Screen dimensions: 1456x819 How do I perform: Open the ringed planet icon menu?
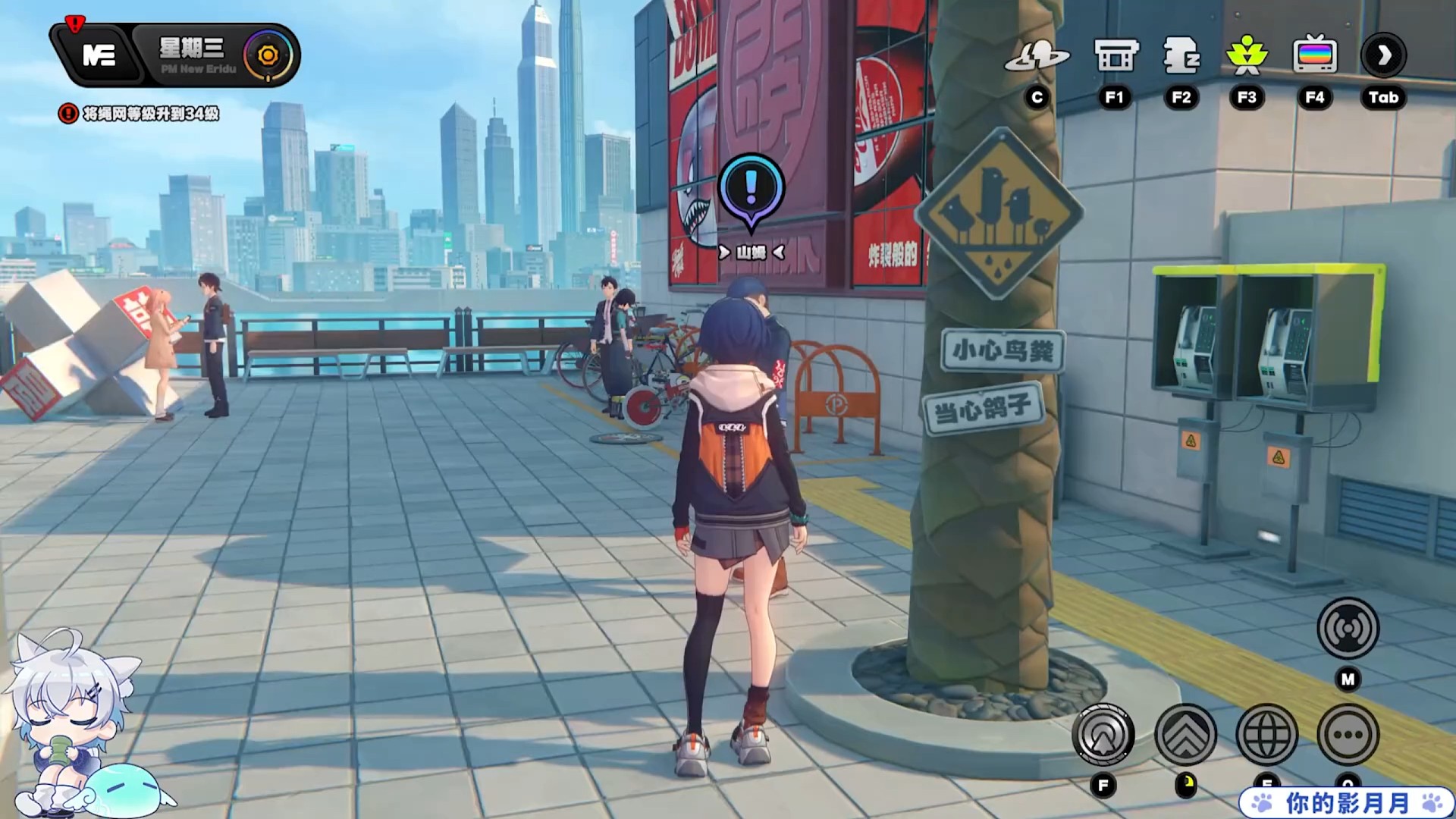tap(1037, 56)
